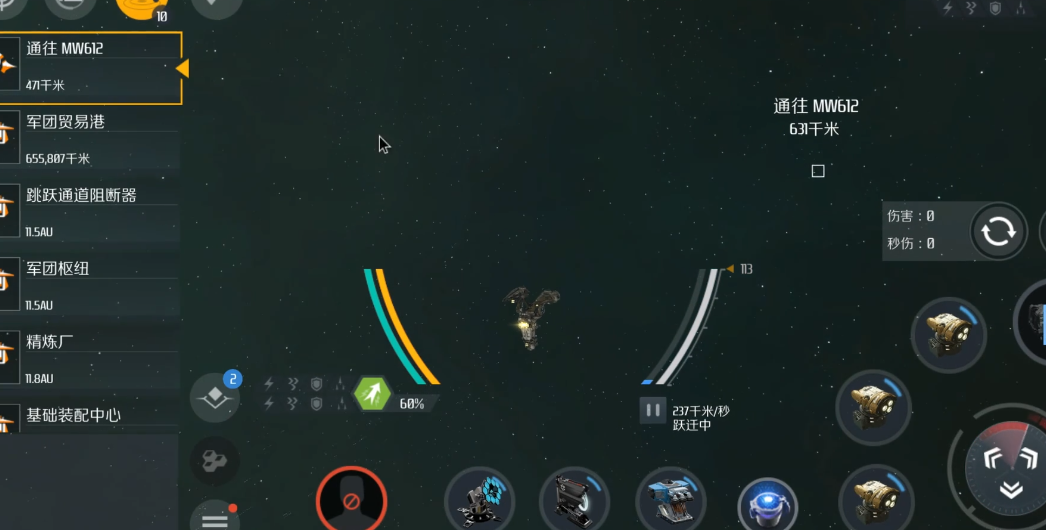1046x530 pixels.
Task: Collapse the overview panel with the orange arrow
Action: [x=182, y=68]
